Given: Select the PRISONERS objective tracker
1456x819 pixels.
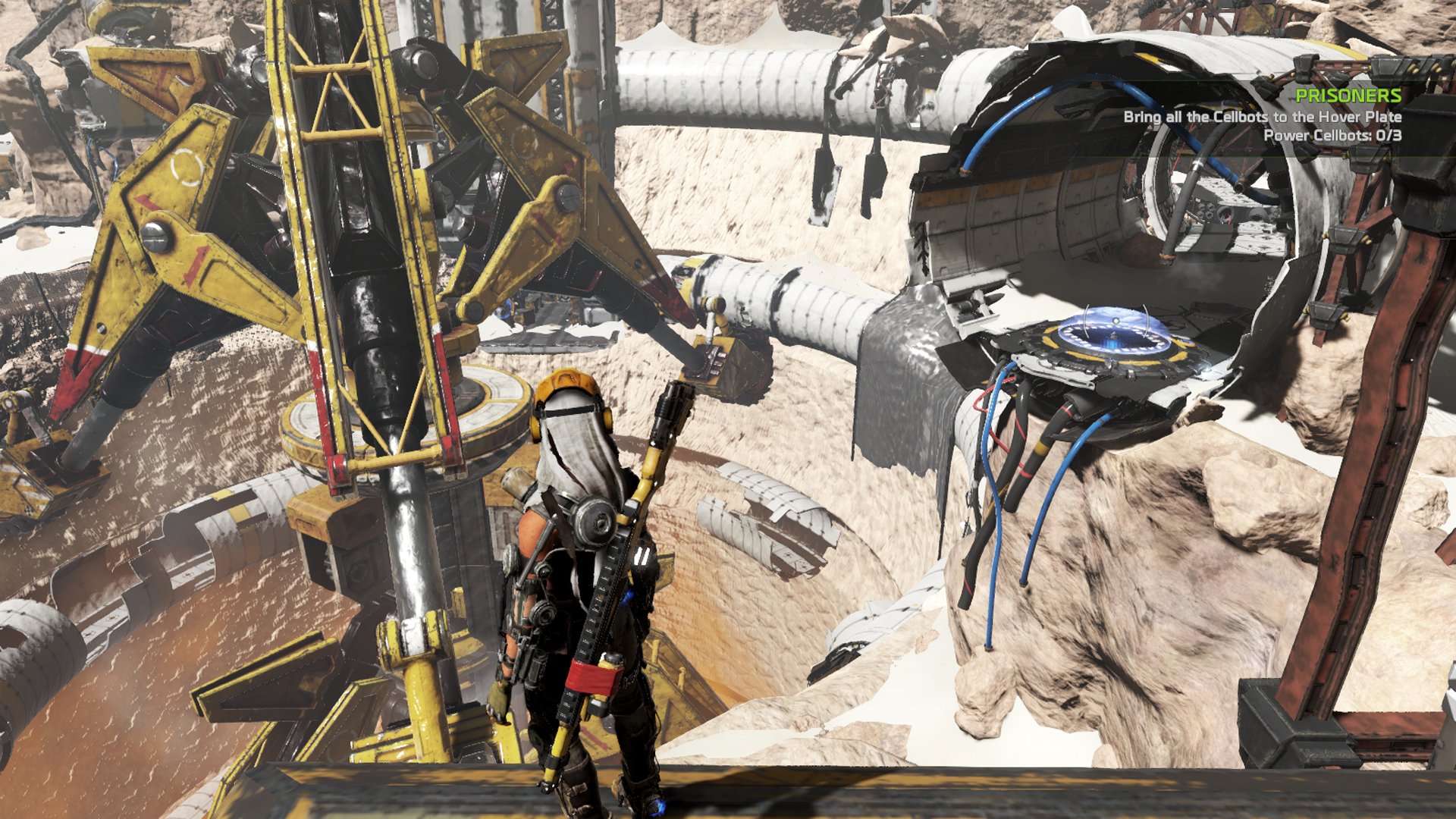Looking at the screenshot, I should point(1347,96).
